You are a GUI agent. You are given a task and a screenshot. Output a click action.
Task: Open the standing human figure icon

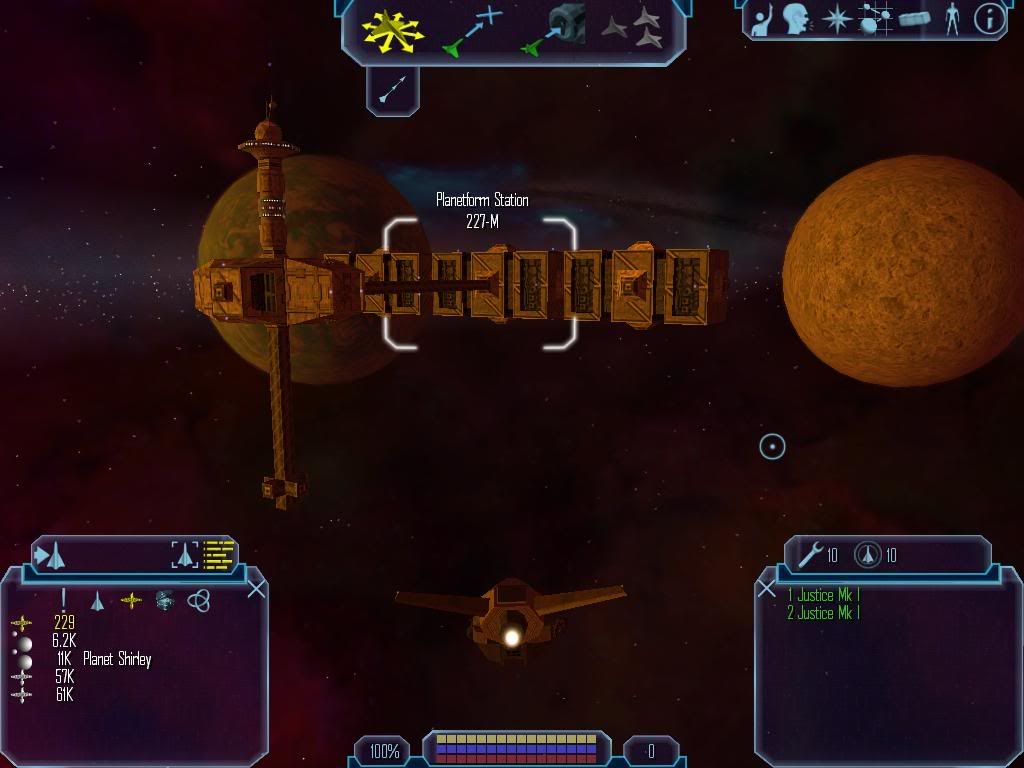952,19
